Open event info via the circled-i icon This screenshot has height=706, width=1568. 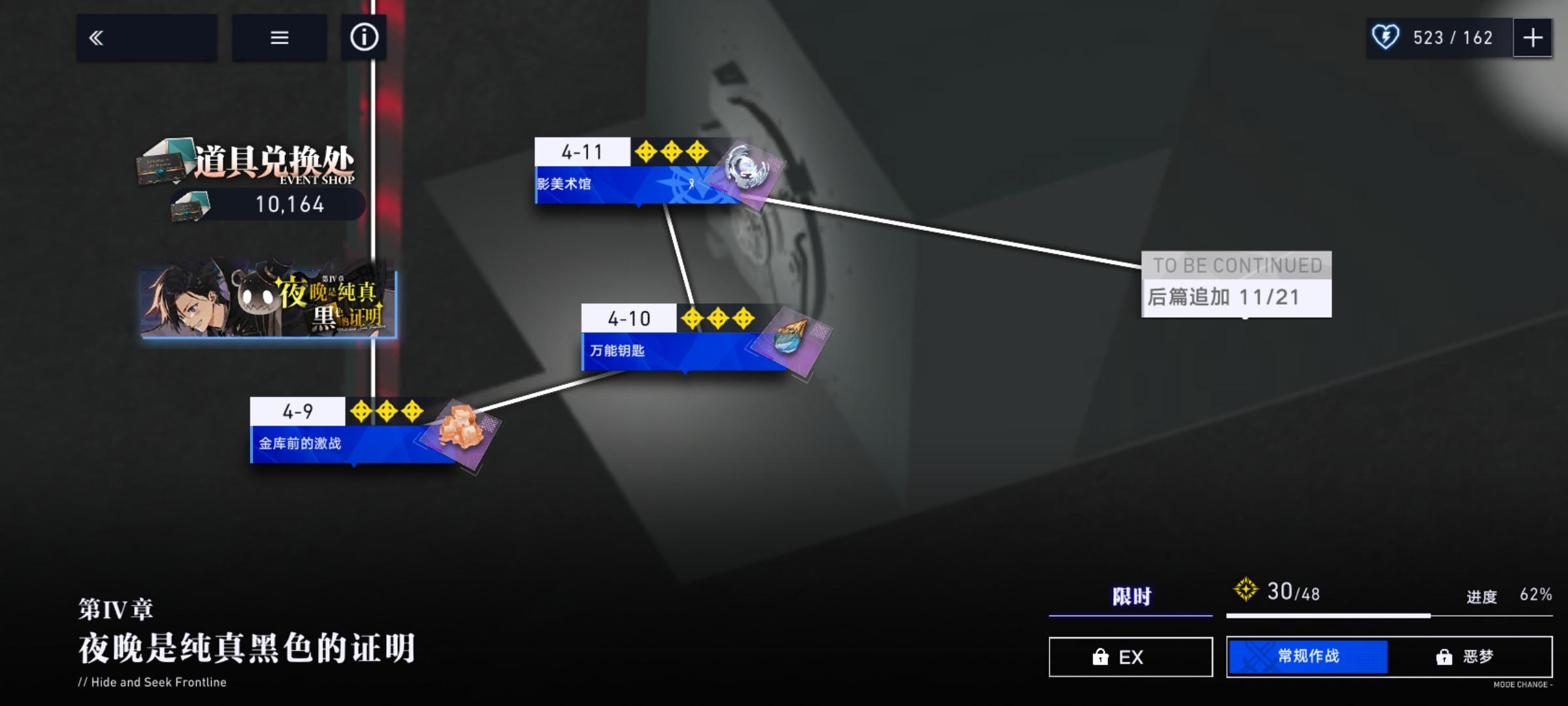tap(364, 37)
